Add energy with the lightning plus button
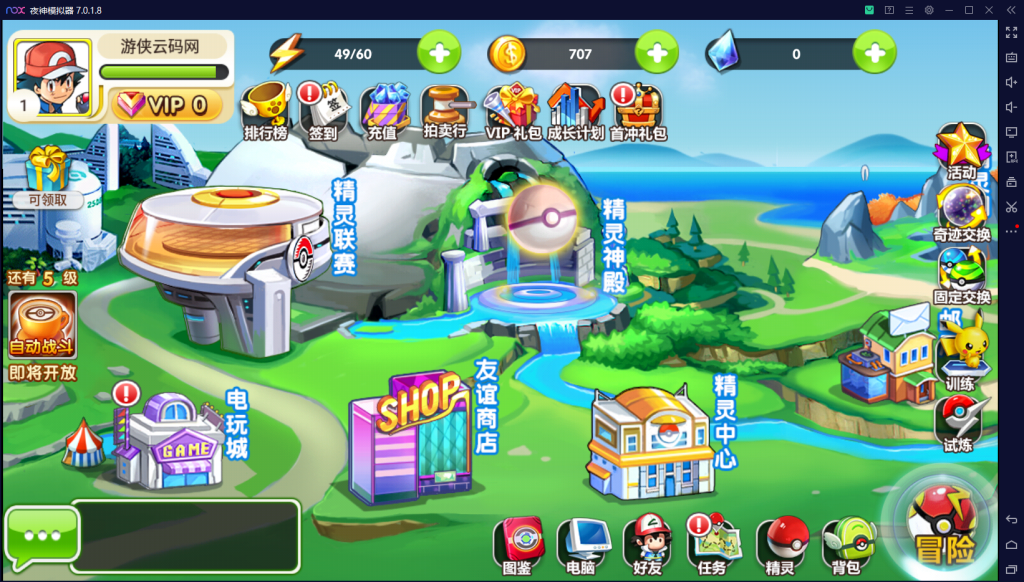1024x582 pixels. click(x=439, y=53)
